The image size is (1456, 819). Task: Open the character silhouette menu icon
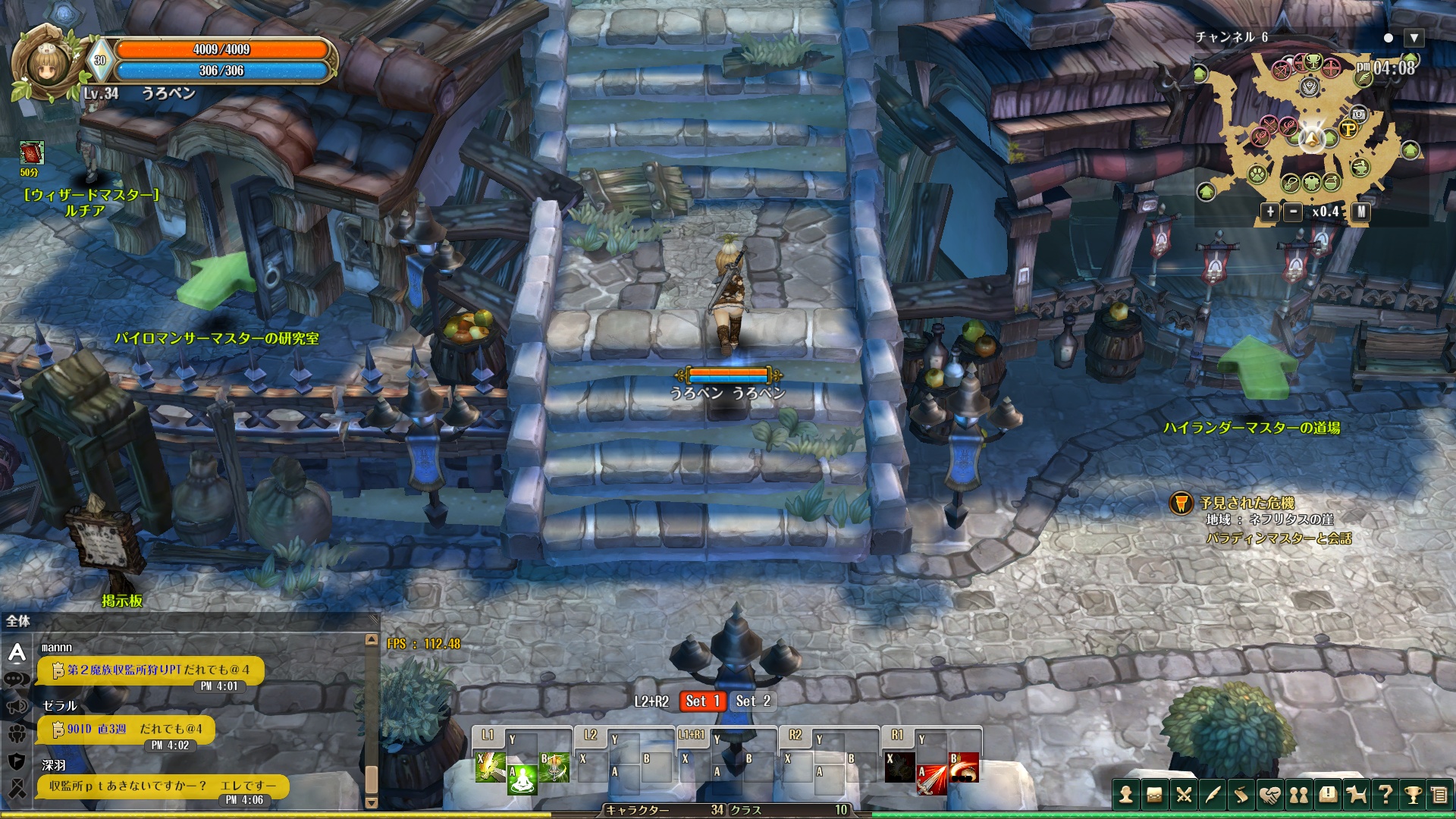(x=1126, y=795)
